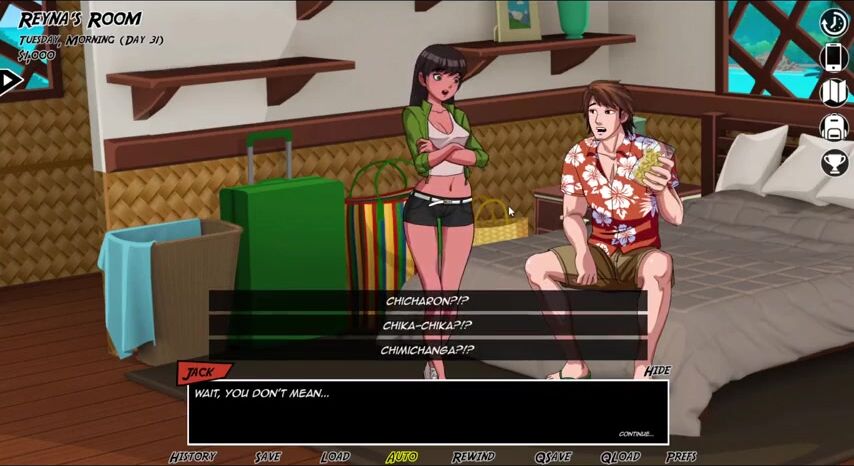
Task: Open the backpack inventory
Action: coord(834,127)
